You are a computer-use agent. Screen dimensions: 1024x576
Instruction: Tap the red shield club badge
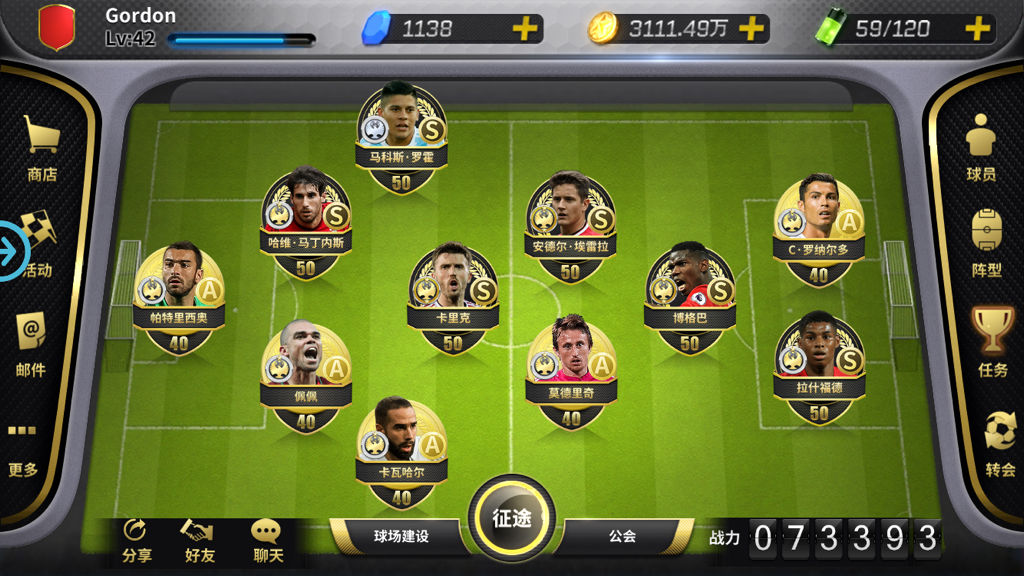pos(57,27)
